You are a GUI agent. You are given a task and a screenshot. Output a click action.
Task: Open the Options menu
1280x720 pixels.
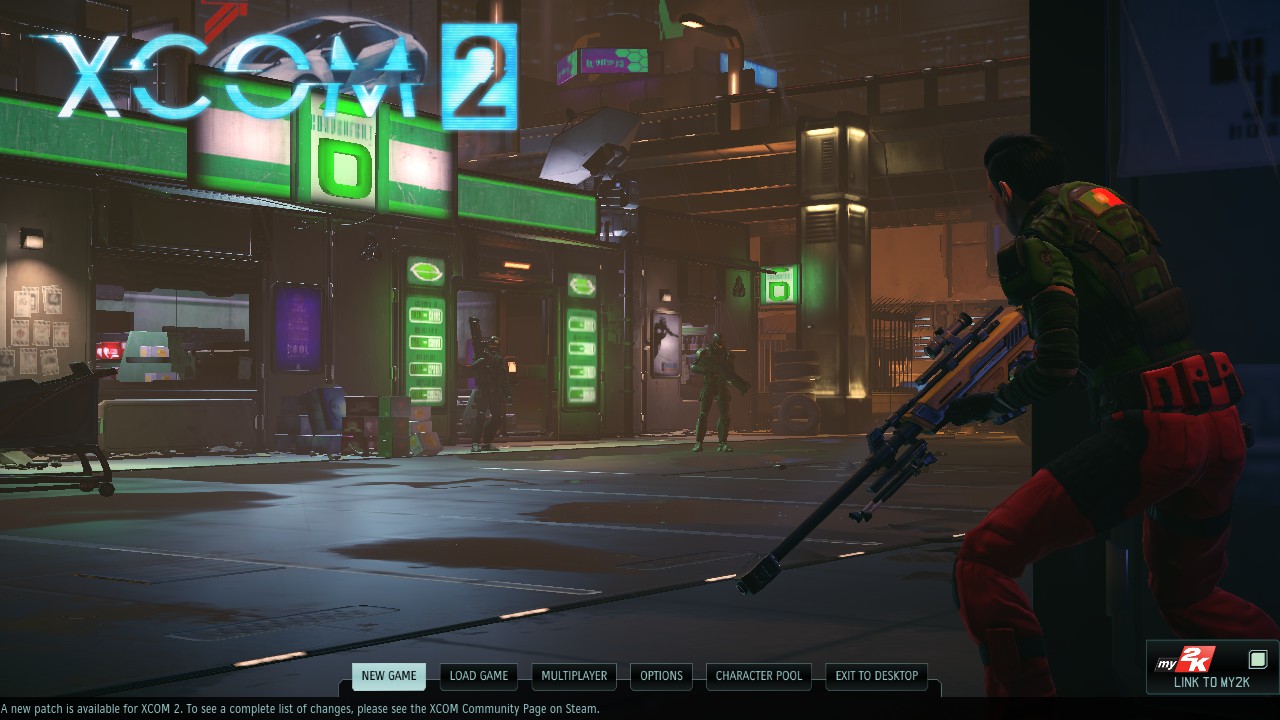pos(661,676)
